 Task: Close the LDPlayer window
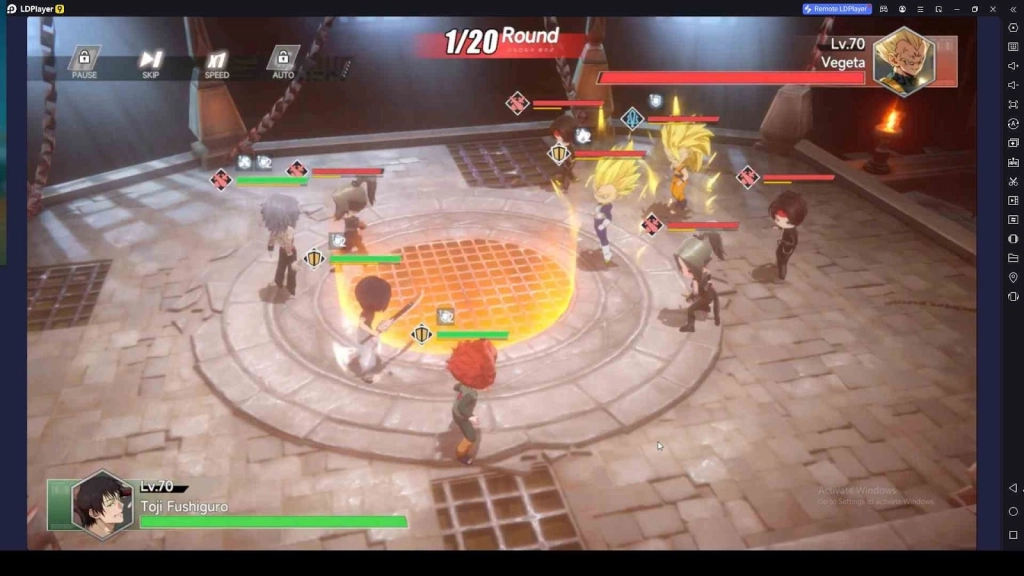click(x=993, y=9)
